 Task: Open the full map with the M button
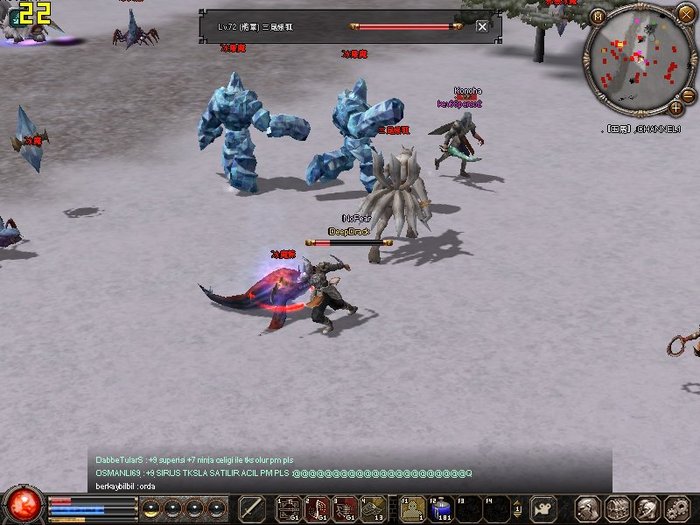tap(598, 16)
